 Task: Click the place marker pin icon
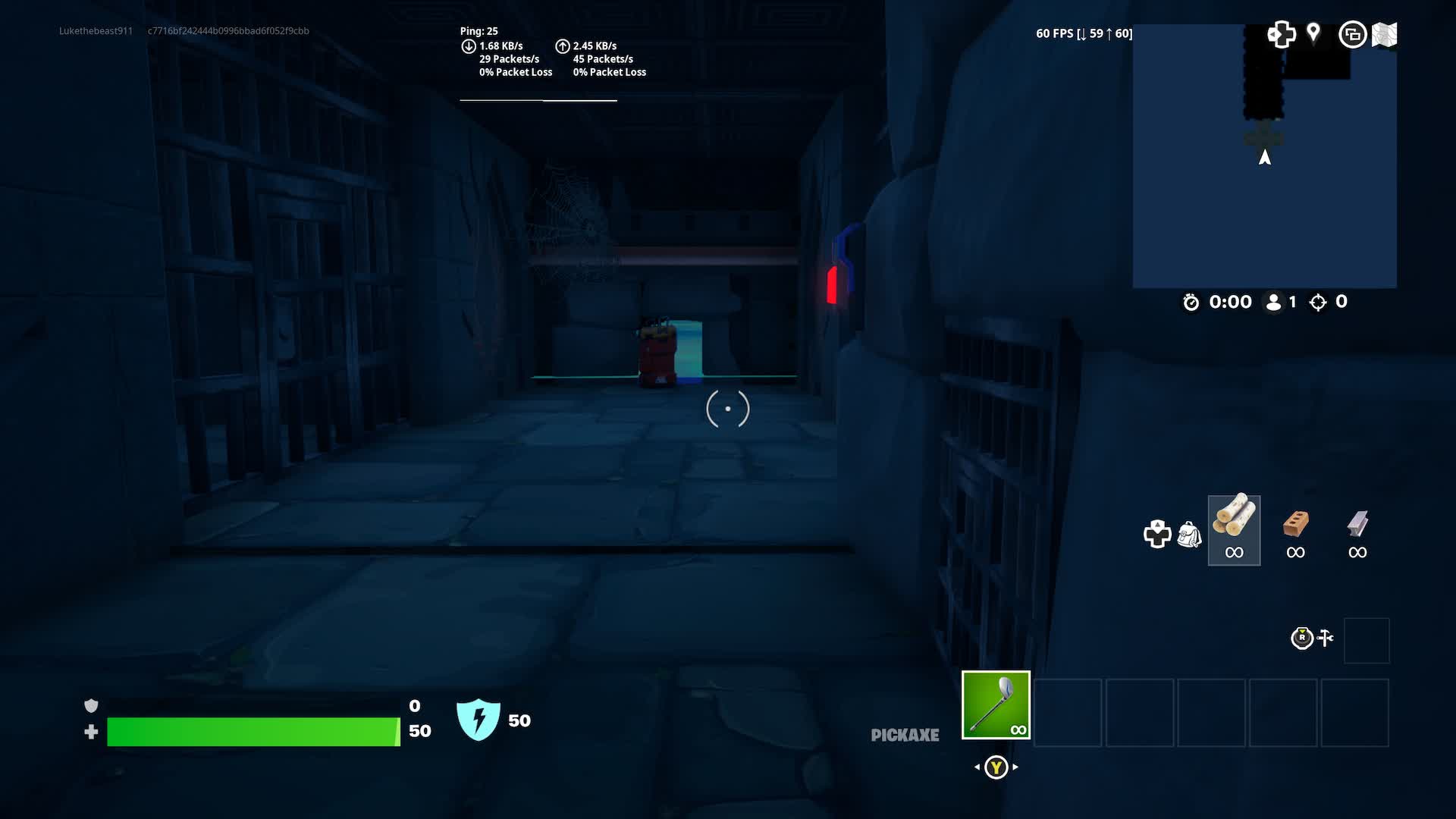[x=1314, y=34]
